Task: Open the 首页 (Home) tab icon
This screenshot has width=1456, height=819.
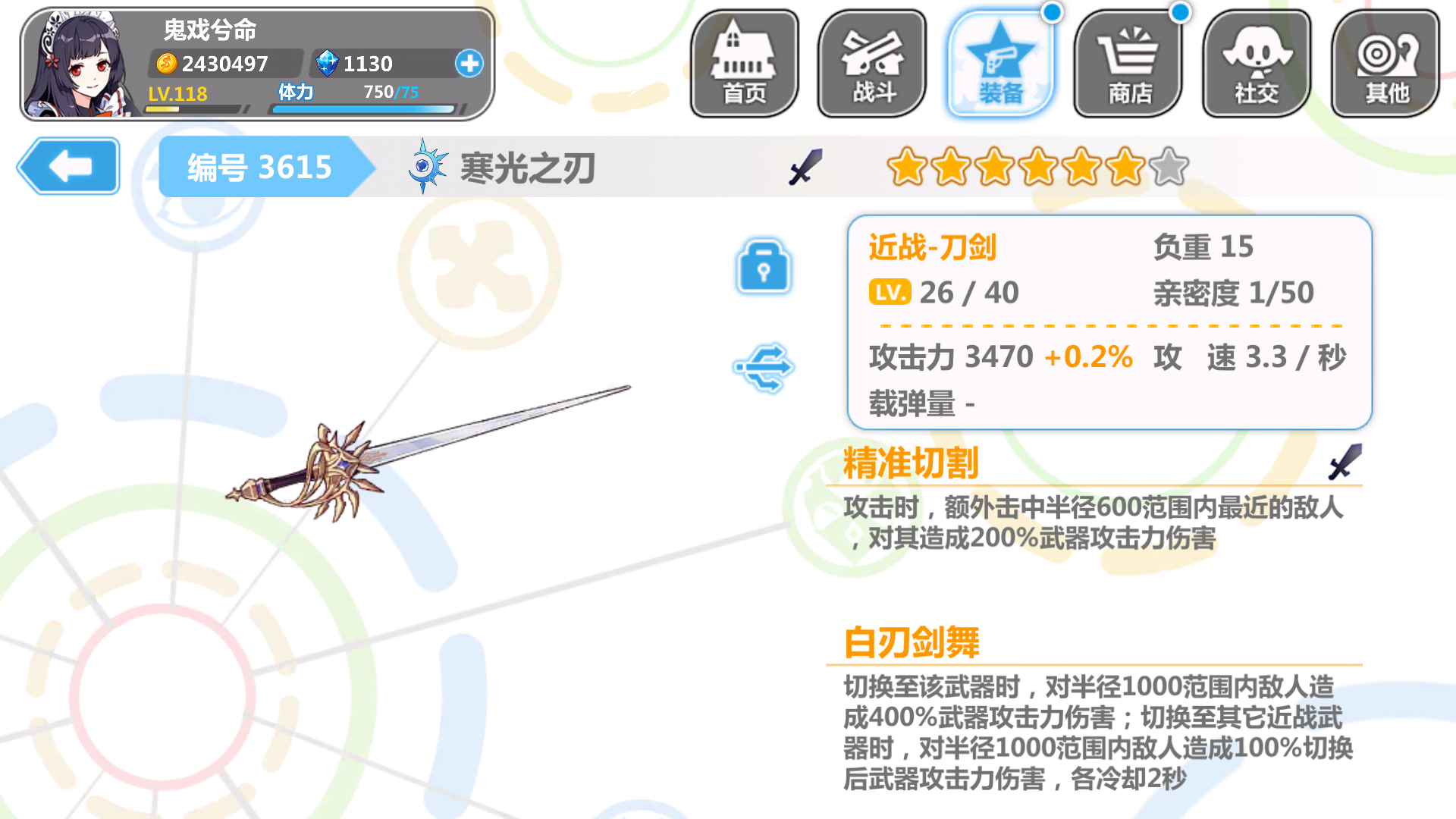Action: pos(743,62)
